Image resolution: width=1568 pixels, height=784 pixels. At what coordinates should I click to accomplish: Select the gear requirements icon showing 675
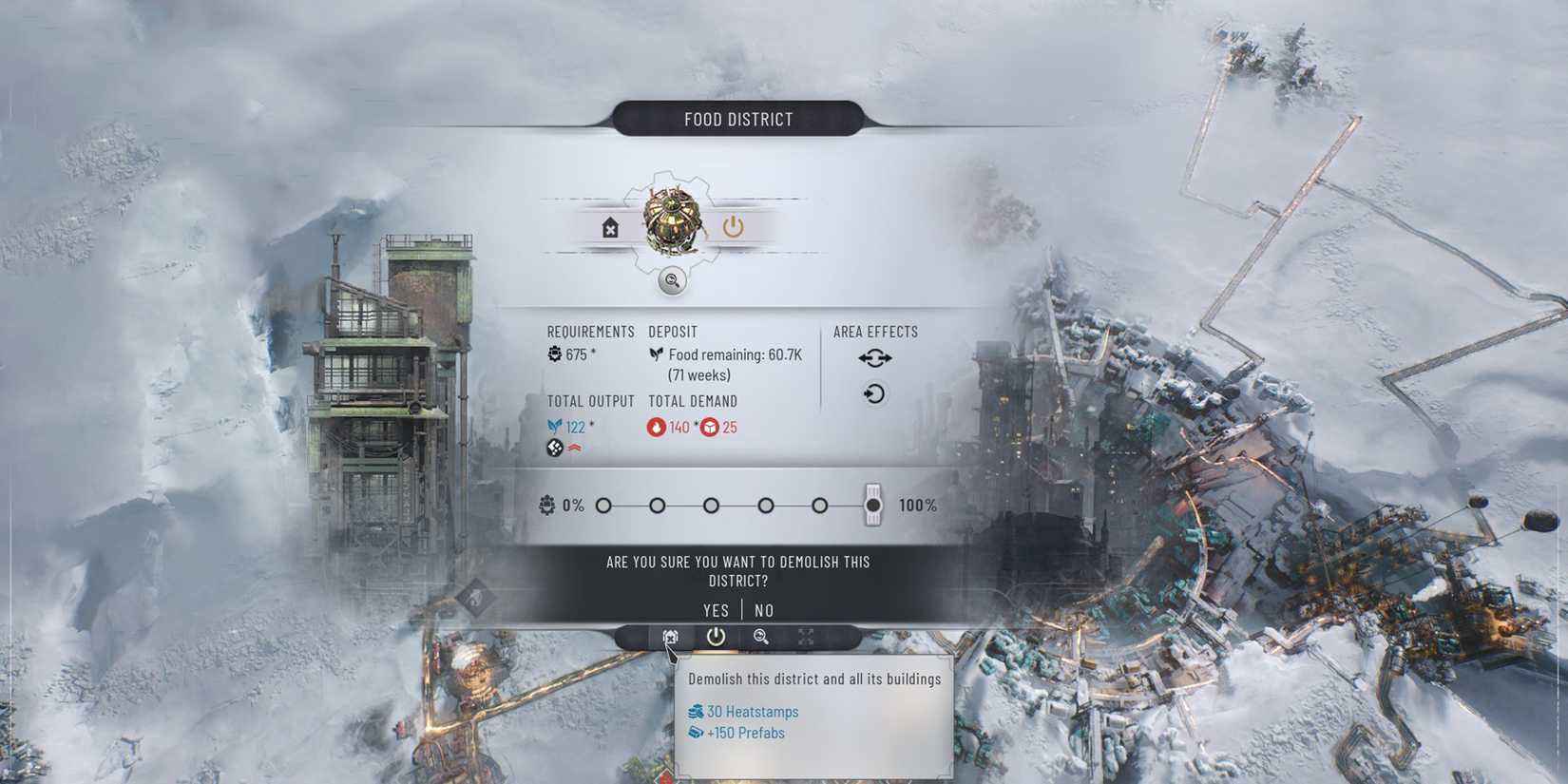pyautogui.click(x=553, y=354)
